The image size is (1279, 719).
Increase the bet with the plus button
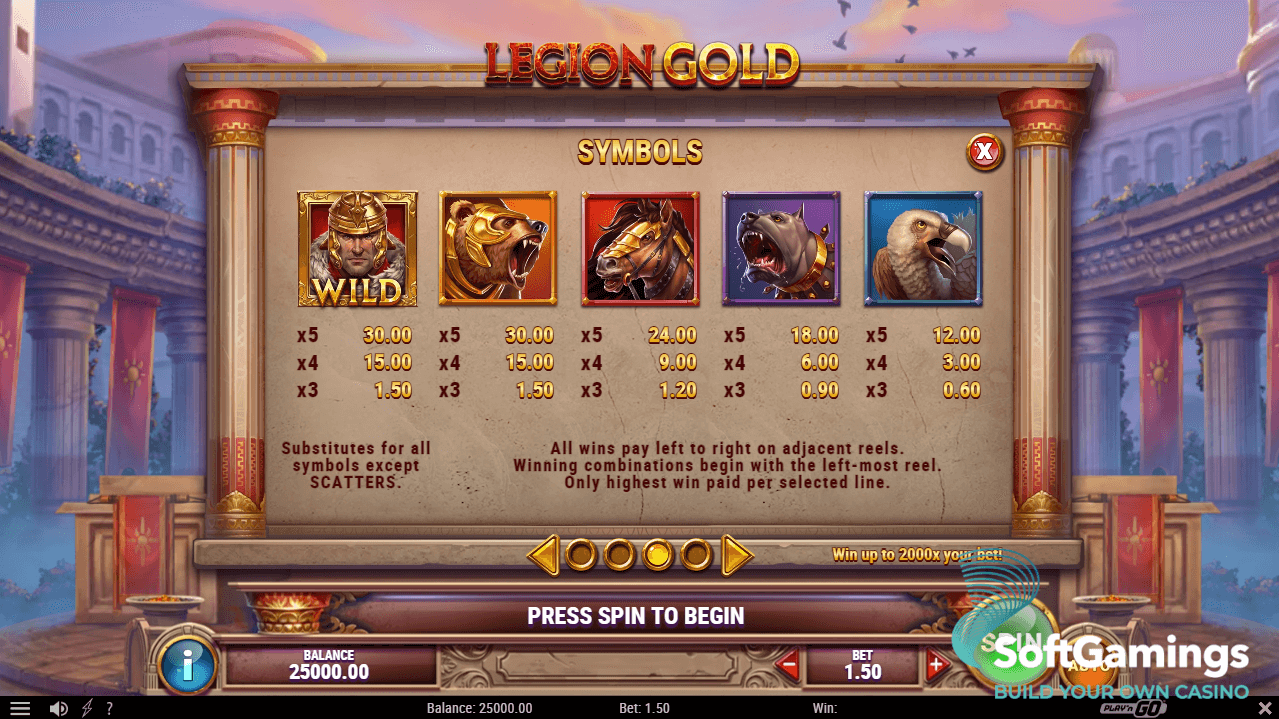coord(936,663)
